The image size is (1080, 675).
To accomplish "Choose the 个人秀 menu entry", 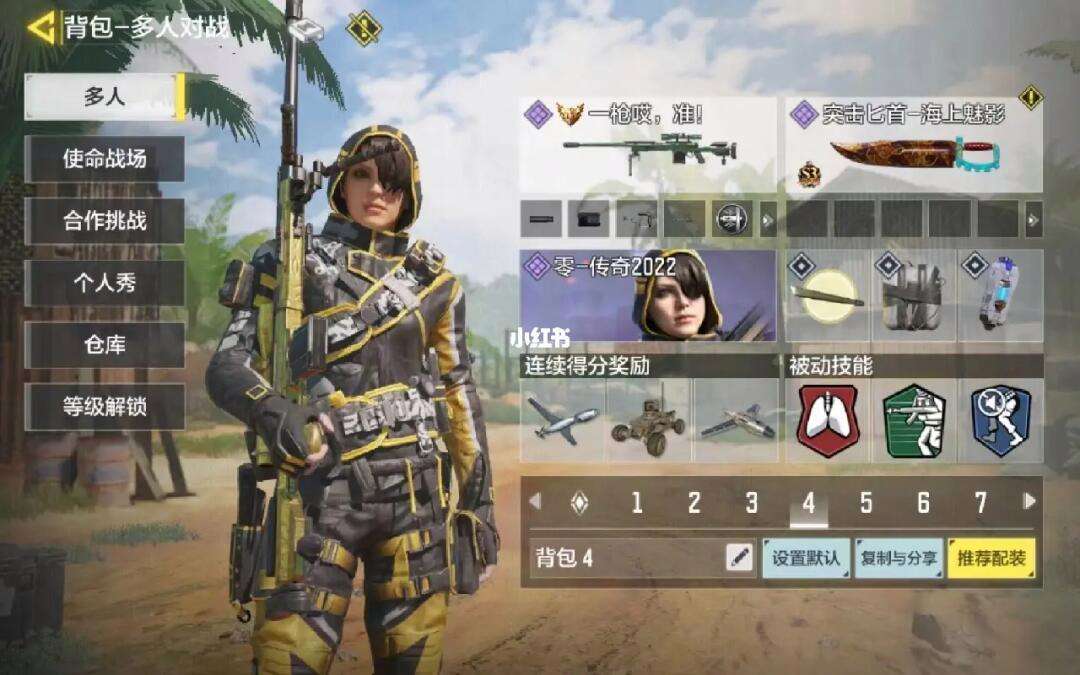I will [x=104, y=283].
